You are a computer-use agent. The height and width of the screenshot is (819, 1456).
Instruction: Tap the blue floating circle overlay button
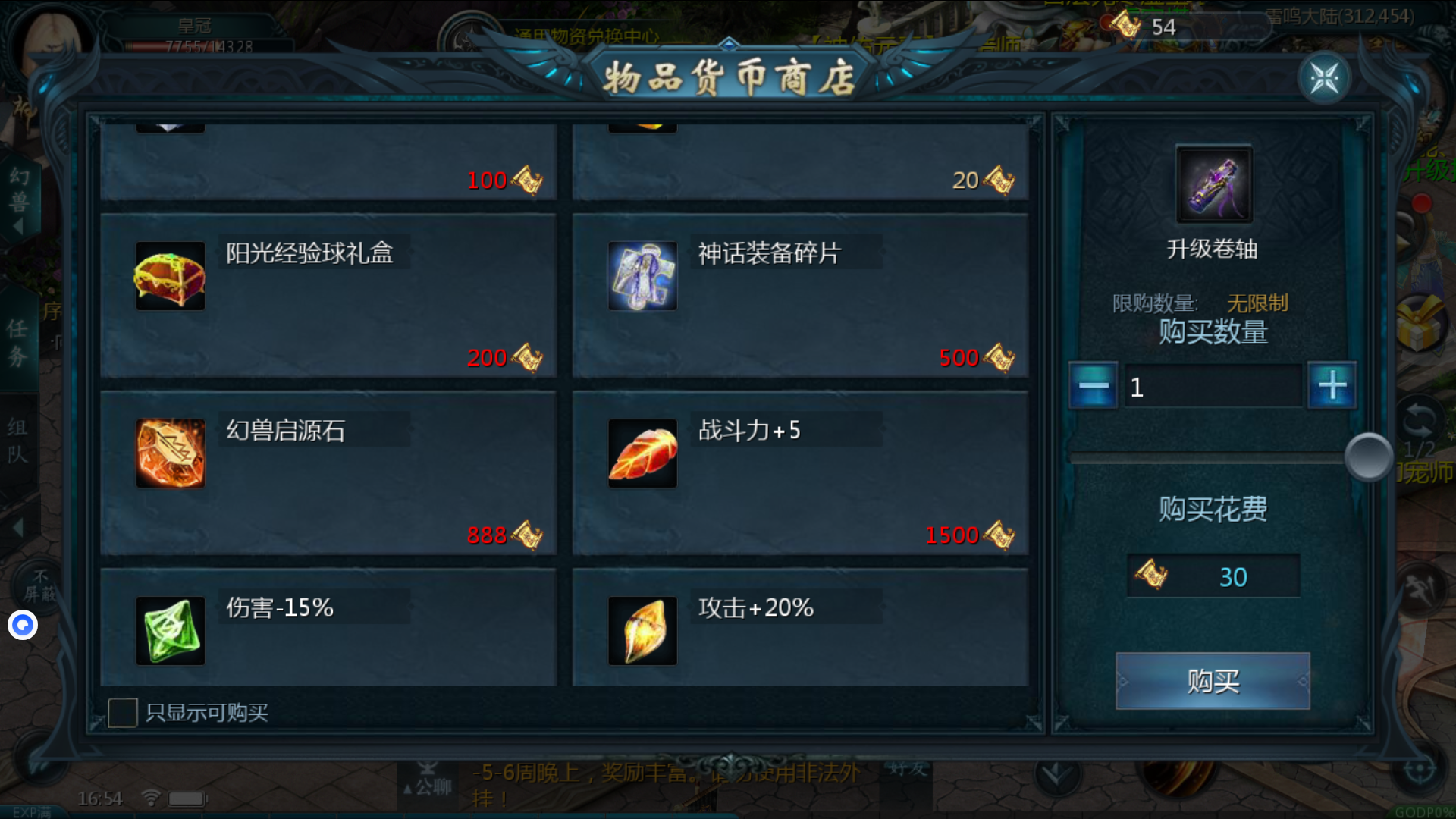tap(23, 625)
